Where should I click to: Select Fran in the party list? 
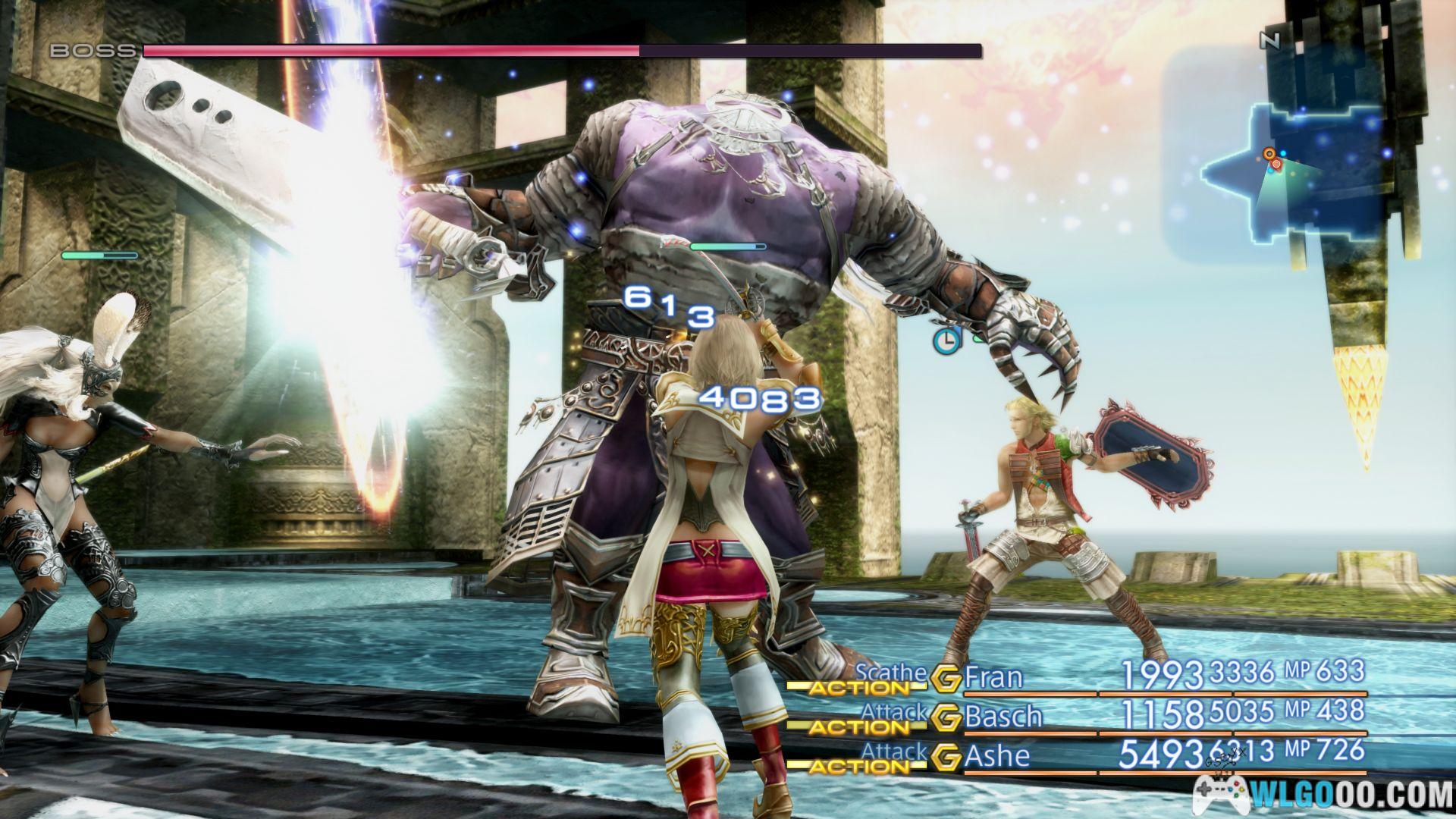(x=993, y=676)
